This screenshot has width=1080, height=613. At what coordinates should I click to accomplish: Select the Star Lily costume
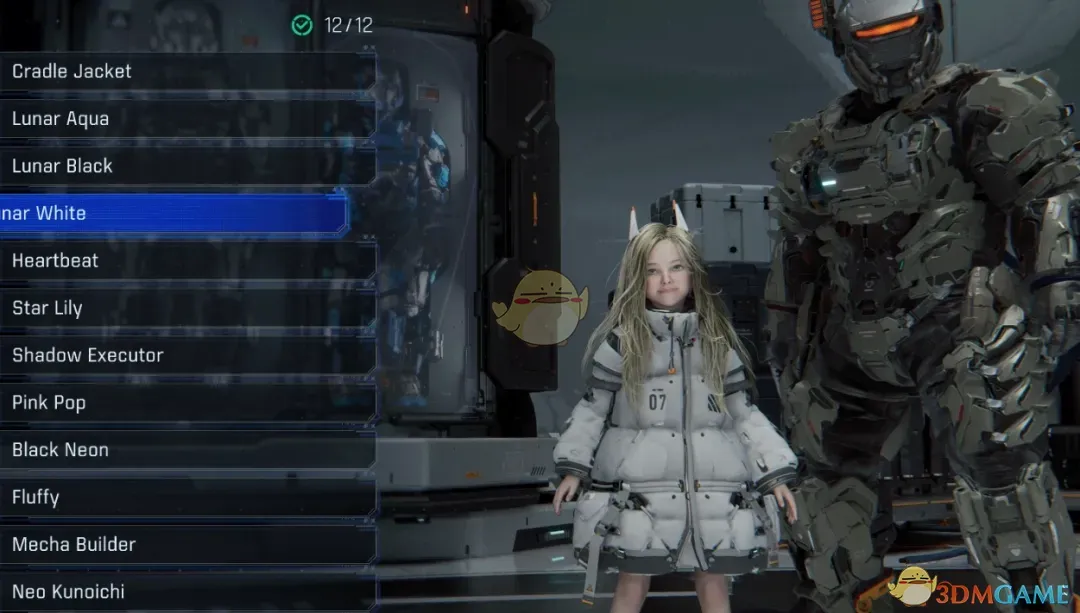coord(185,308)
